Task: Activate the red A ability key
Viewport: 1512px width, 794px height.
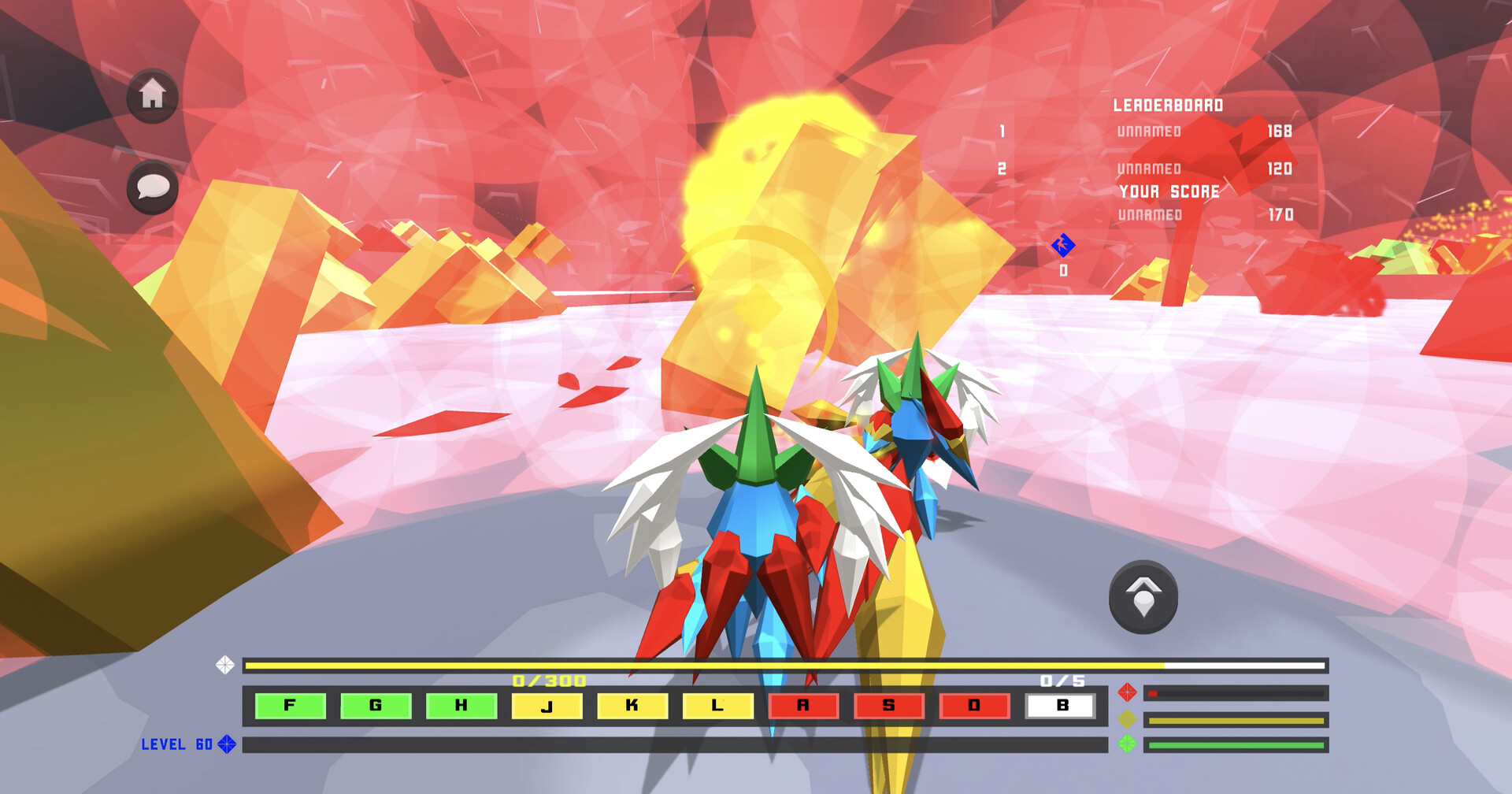Action: coord(804,706)
